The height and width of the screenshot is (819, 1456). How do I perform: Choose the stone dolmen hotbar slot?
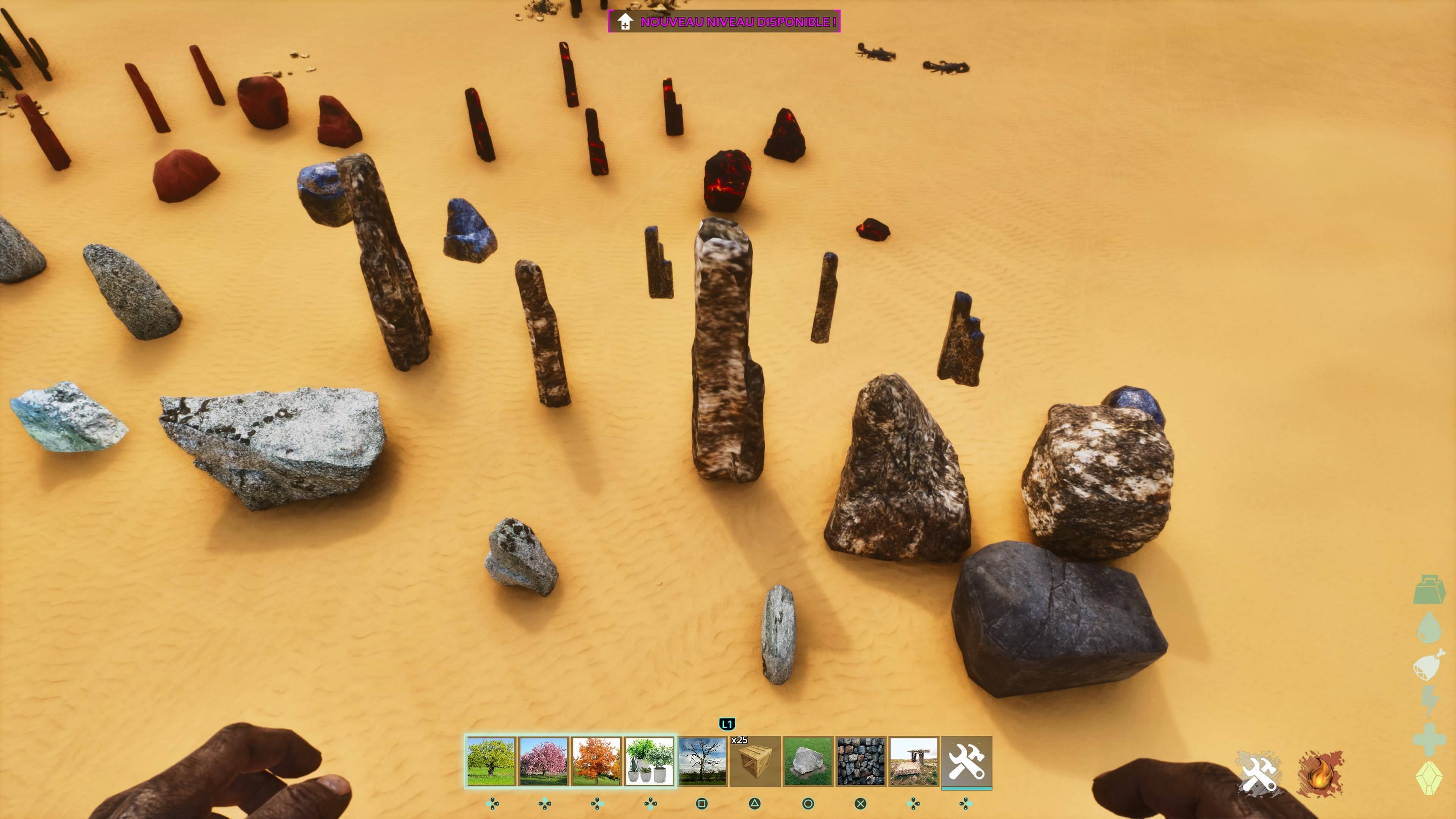(x=913, y=761)
